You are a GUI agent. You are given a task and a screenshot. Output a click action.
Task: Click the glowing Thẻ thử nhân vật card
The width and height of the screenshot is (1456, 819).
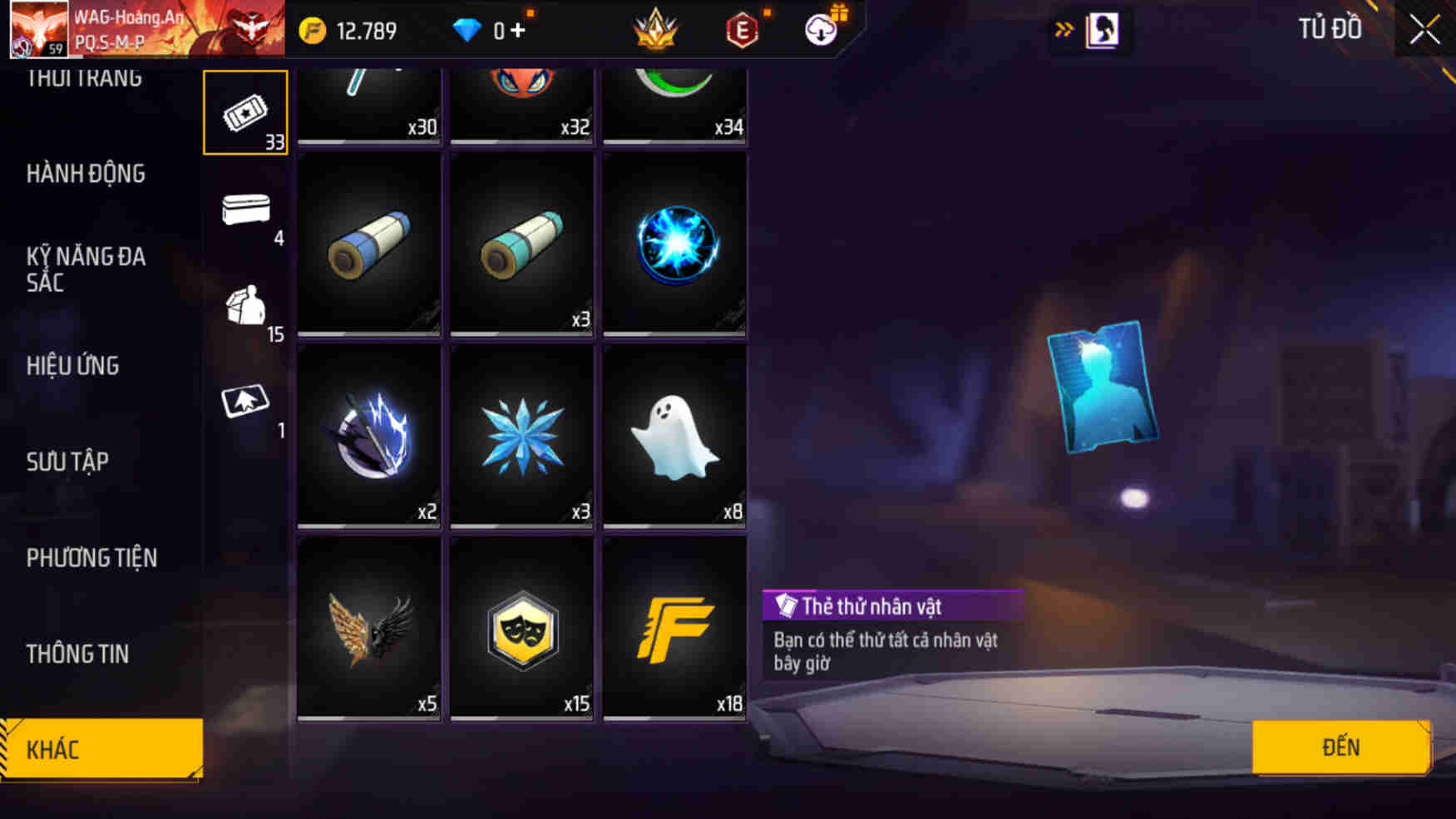1105,386
